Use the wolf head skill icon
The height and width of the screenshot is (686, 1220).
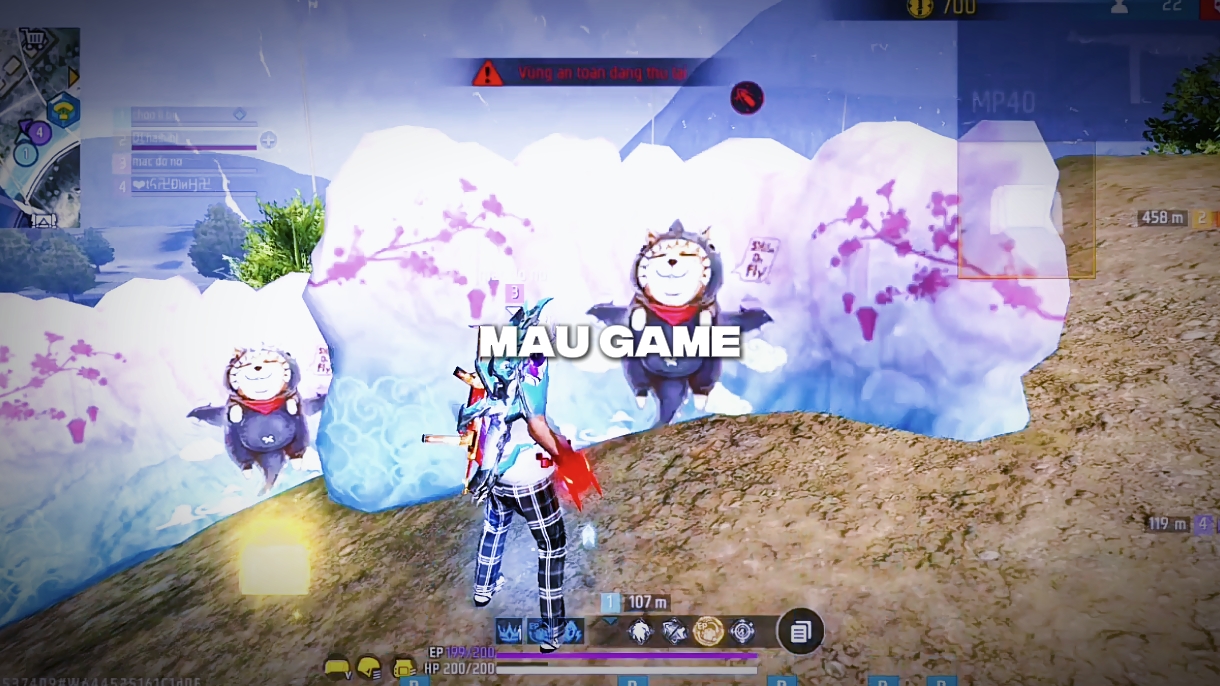[640, 631]
